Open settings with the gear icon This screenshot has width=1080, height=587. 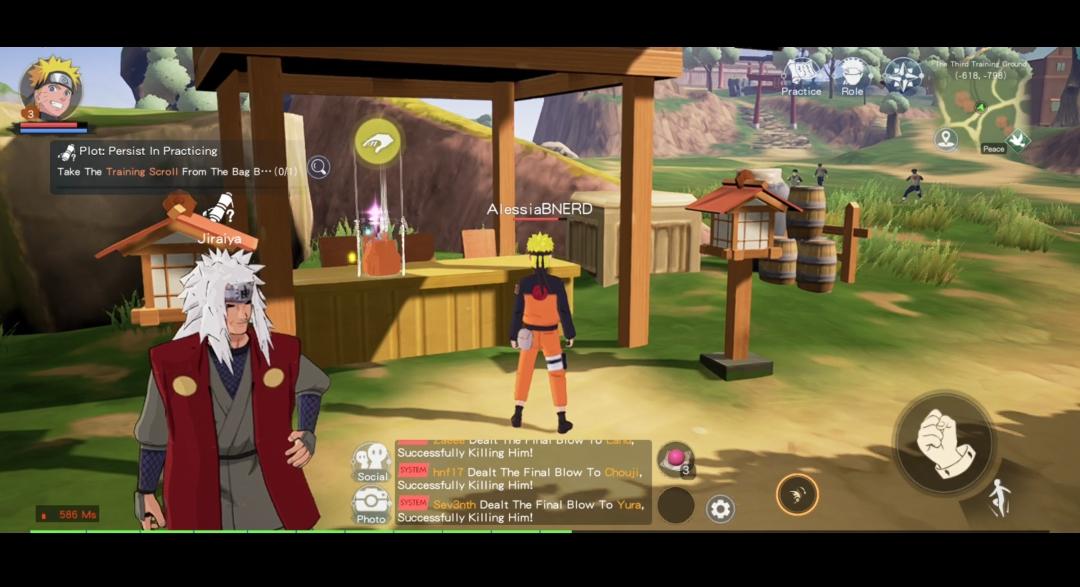click(720, 509)
